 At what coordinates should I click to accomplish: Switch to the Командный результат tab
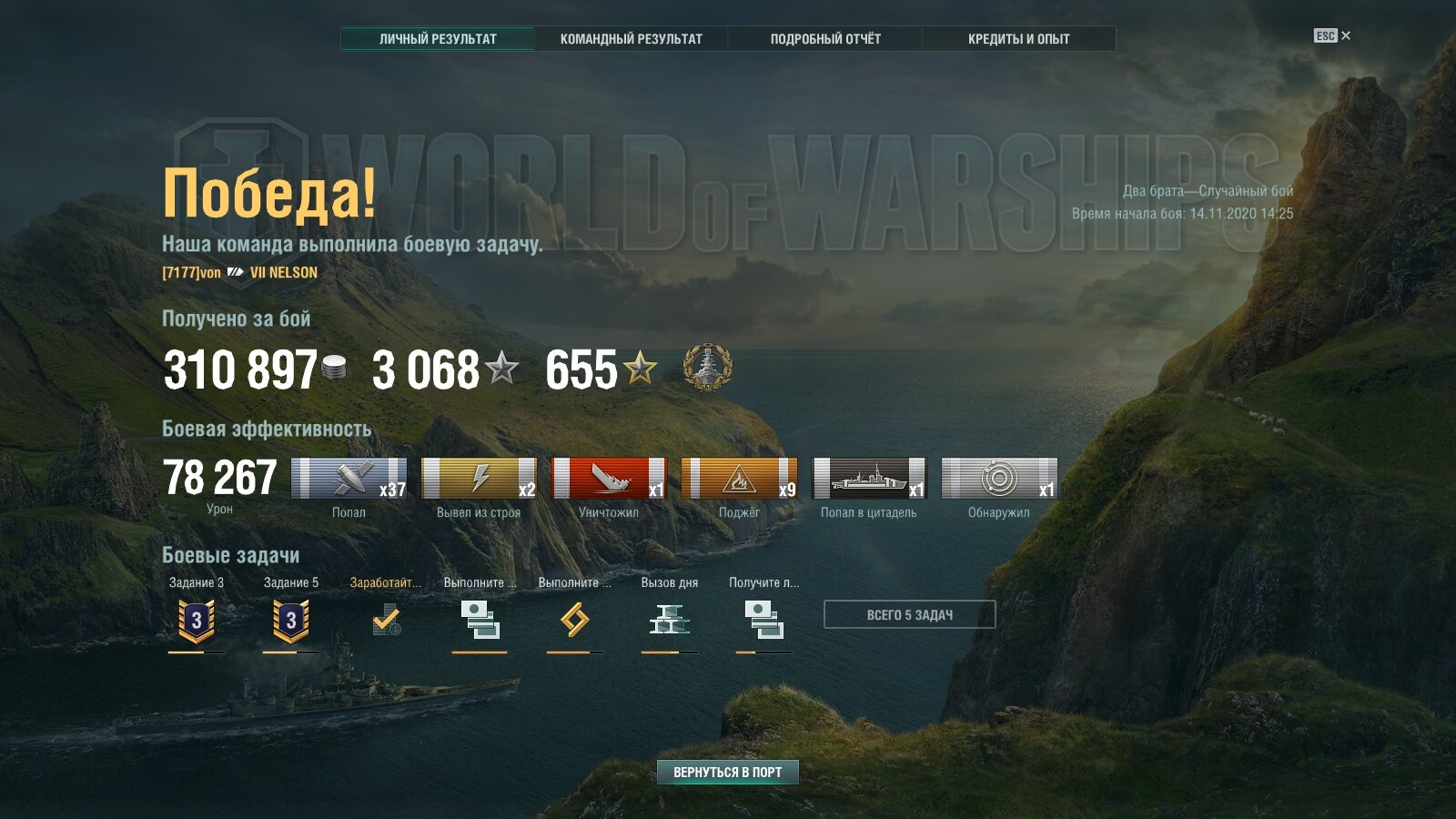[x=631, y=39]
